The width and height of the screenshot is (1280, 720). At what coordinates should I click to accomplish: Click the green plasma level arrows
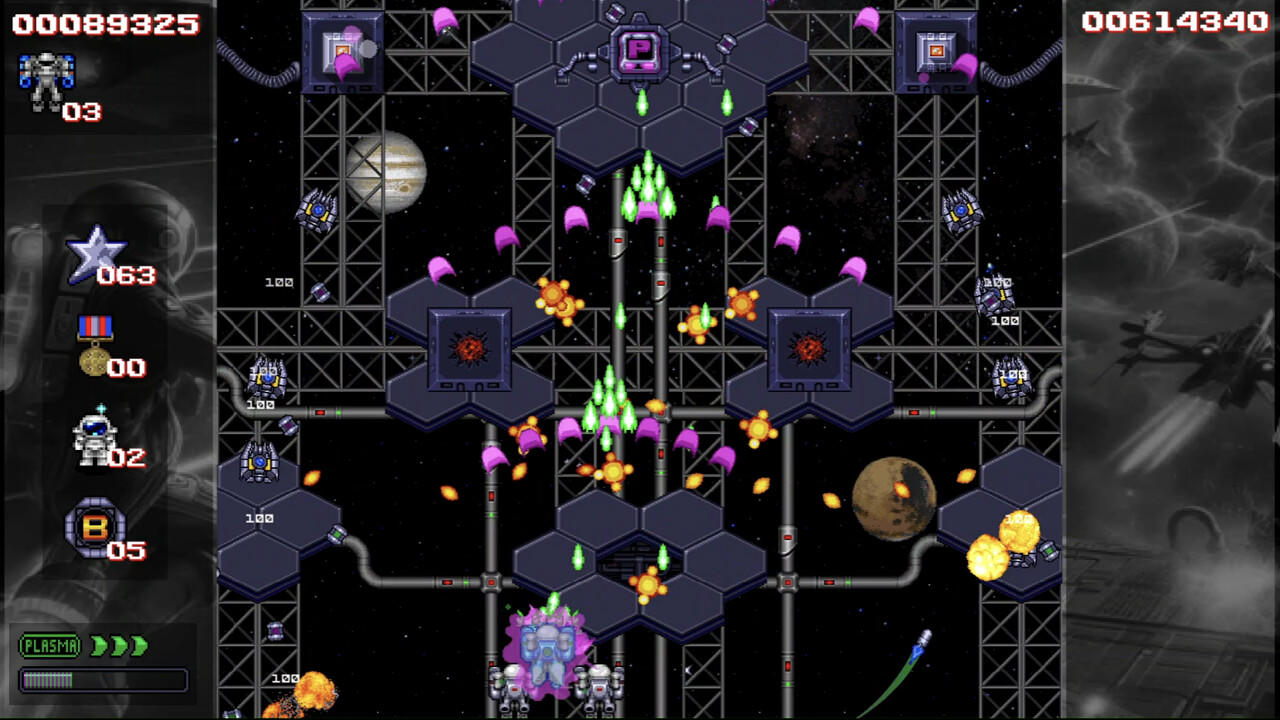(120, 648)
